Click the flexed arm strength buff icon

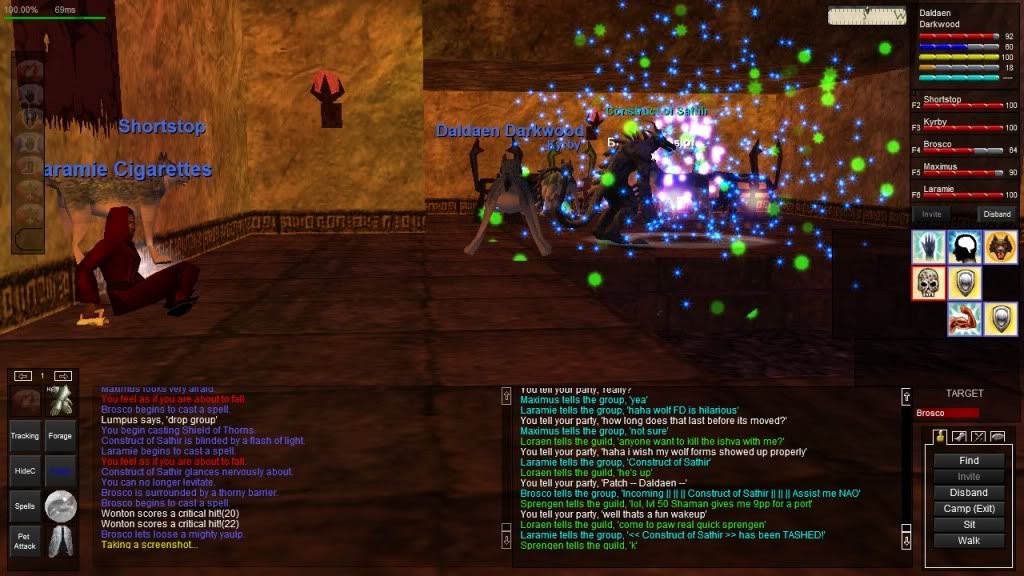[x=965, y=319]
